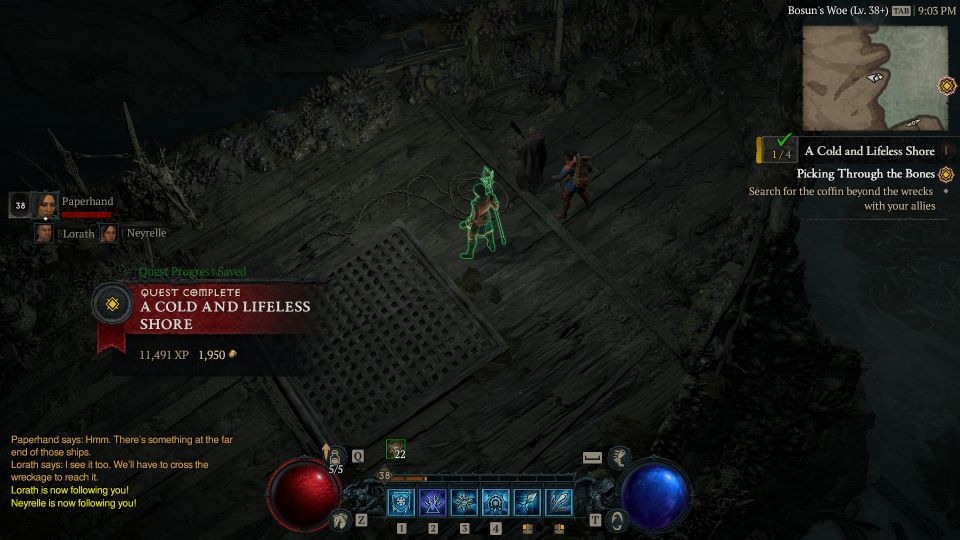Activate the shield skill in slot 1
The height and width of the screenshot is (540, 960).
[x=401, y=502]
